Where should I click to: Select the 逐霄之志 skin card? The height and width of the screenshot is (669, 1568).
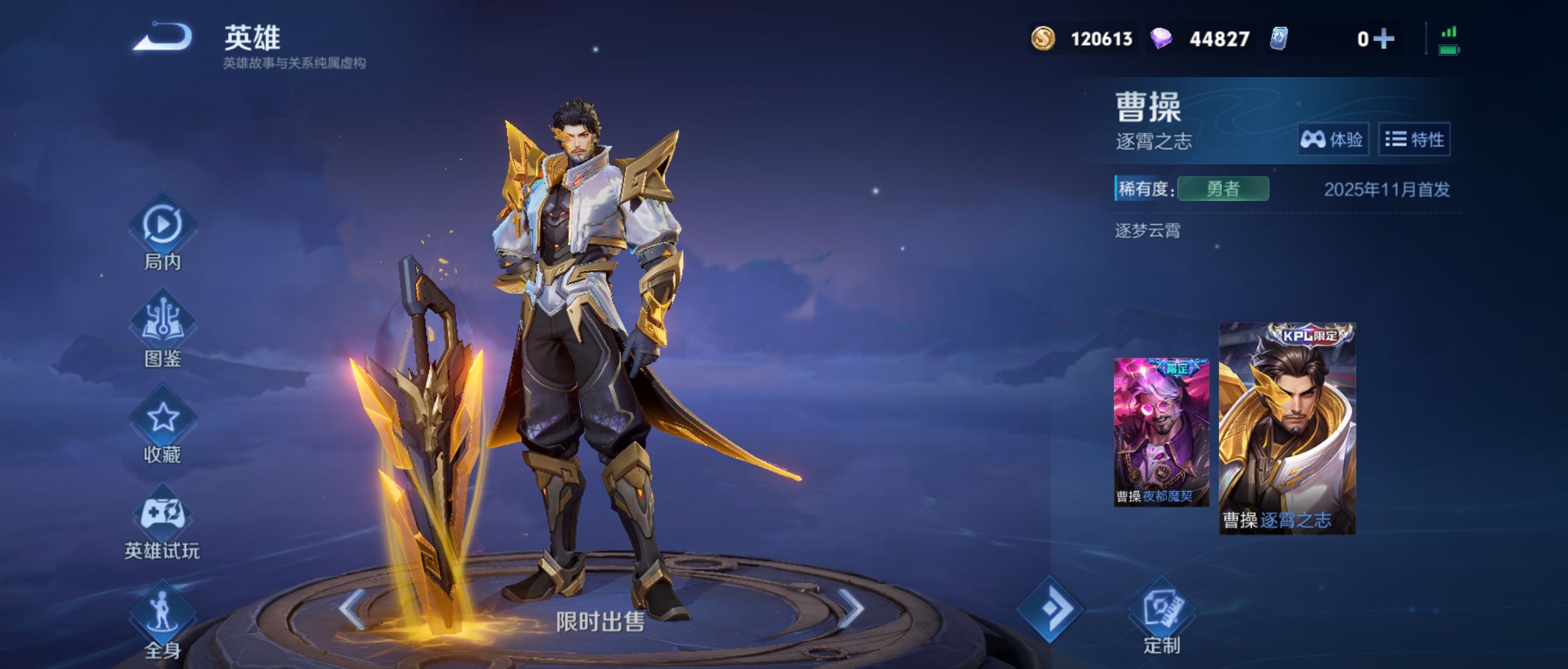1287,428
